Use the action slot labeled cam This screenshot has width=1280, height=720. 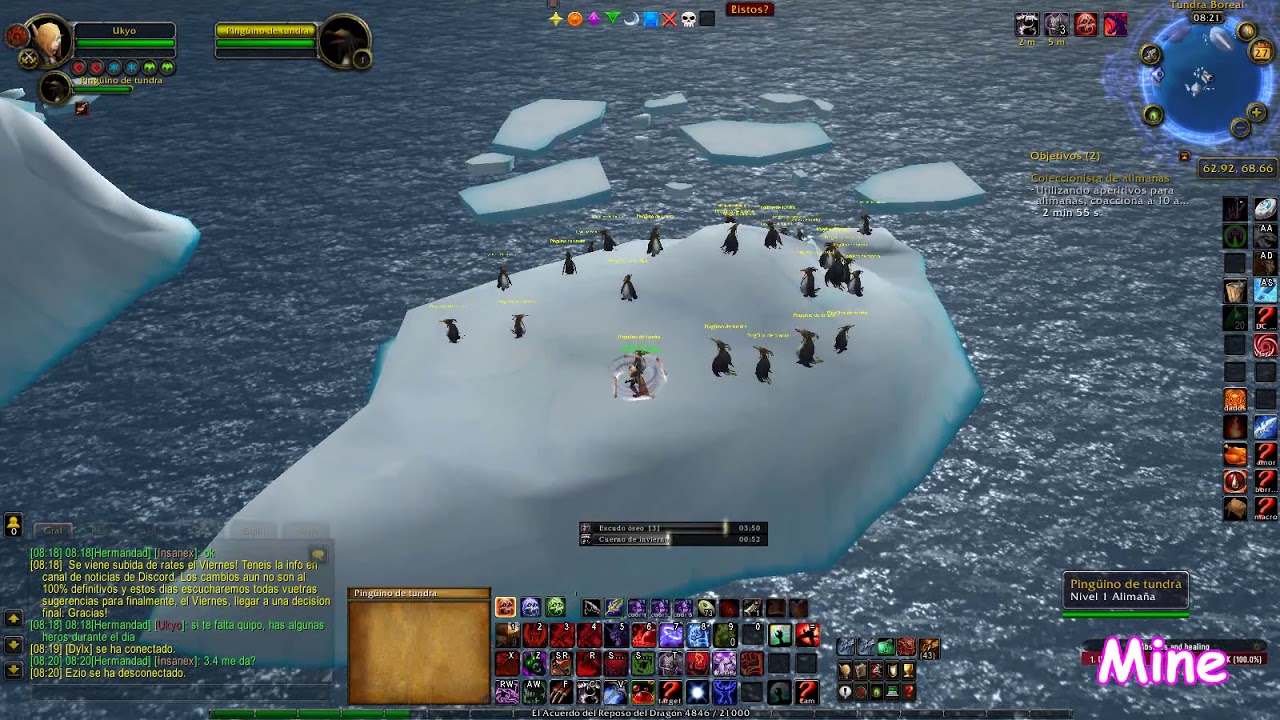tap(807, 691)
